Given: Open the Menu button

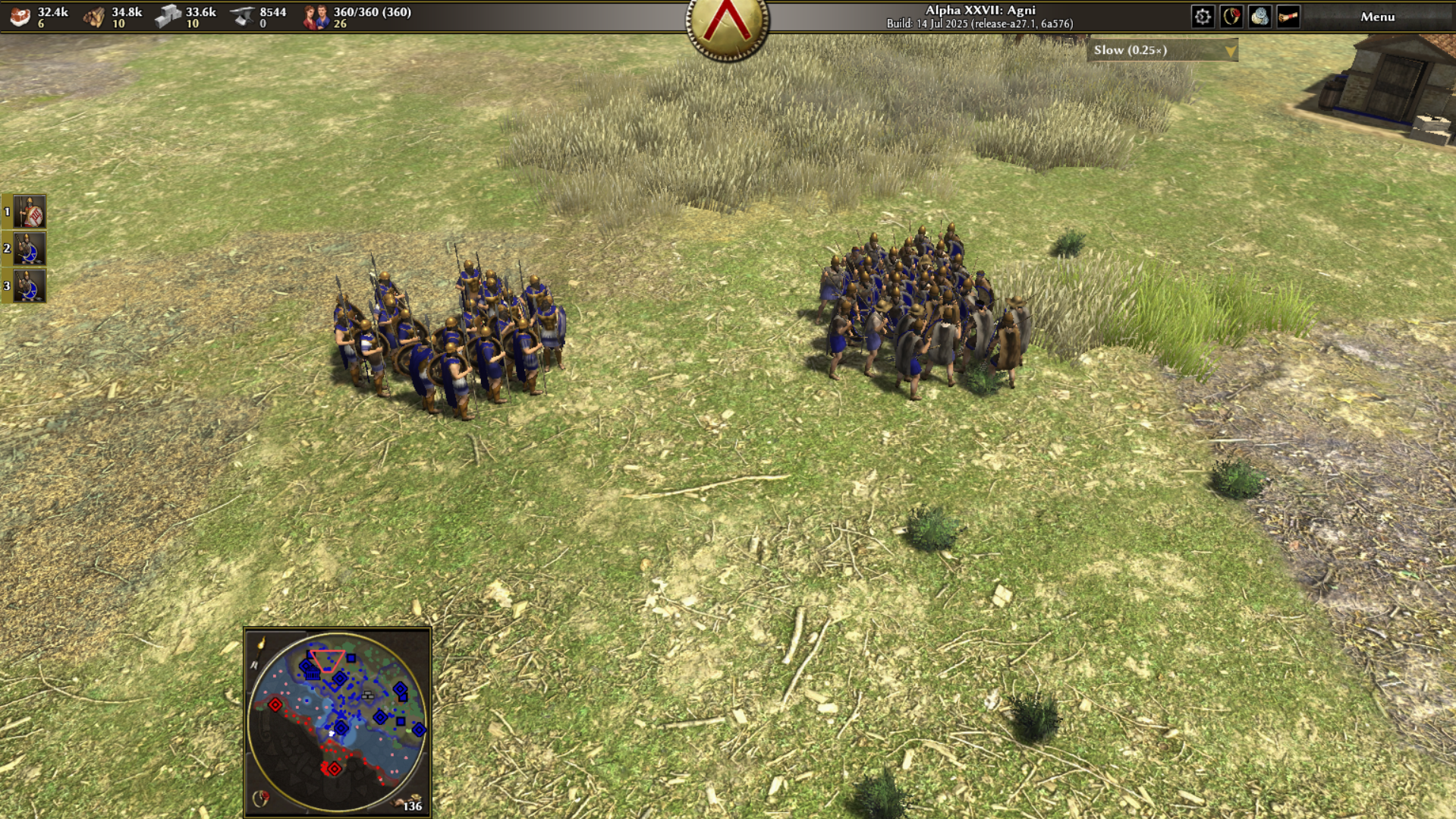Looking at the screenshot, I should (x=1376, y=17).
